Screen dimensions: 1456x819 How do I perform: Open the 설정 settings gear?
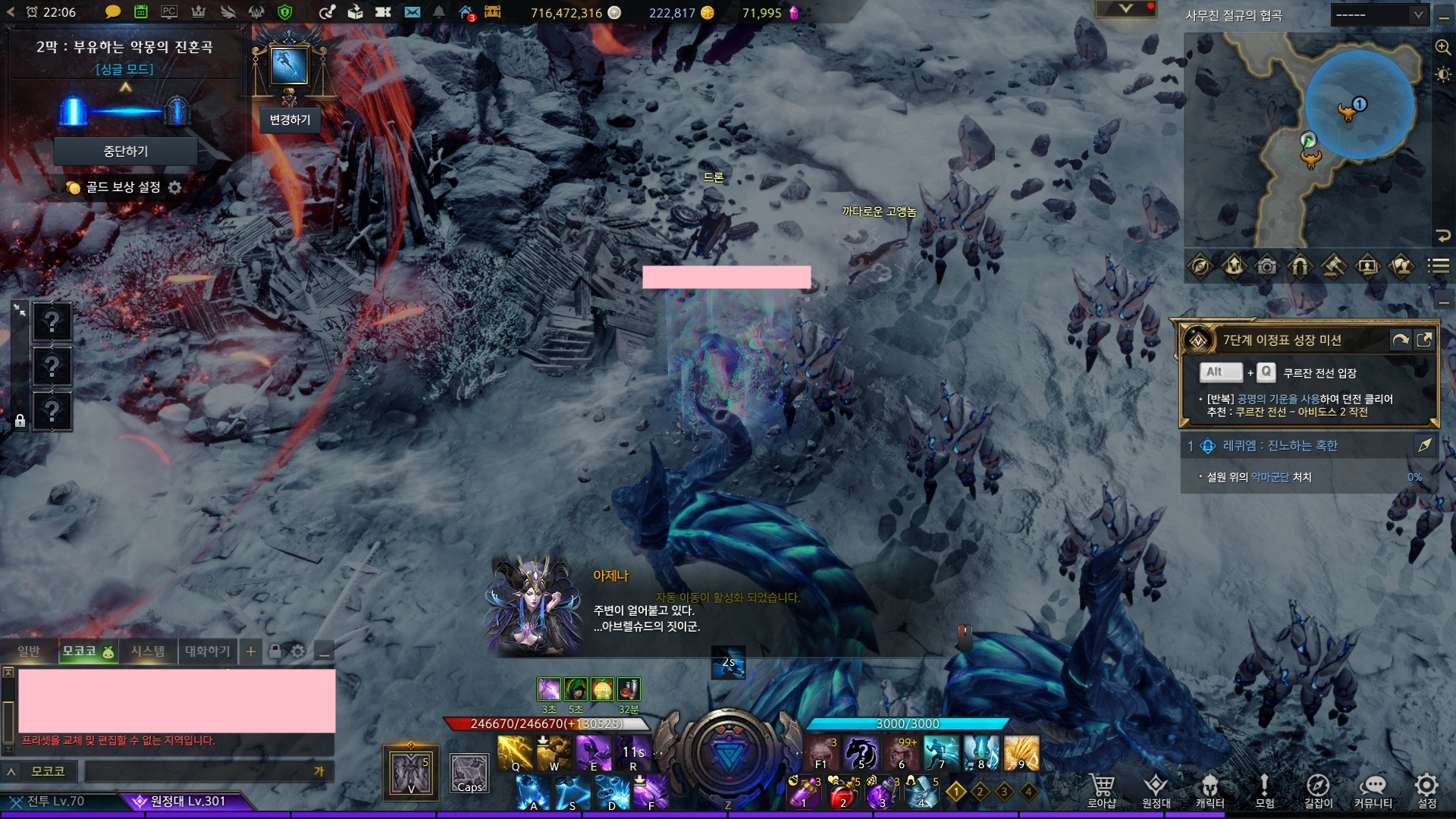(1426, 791)
